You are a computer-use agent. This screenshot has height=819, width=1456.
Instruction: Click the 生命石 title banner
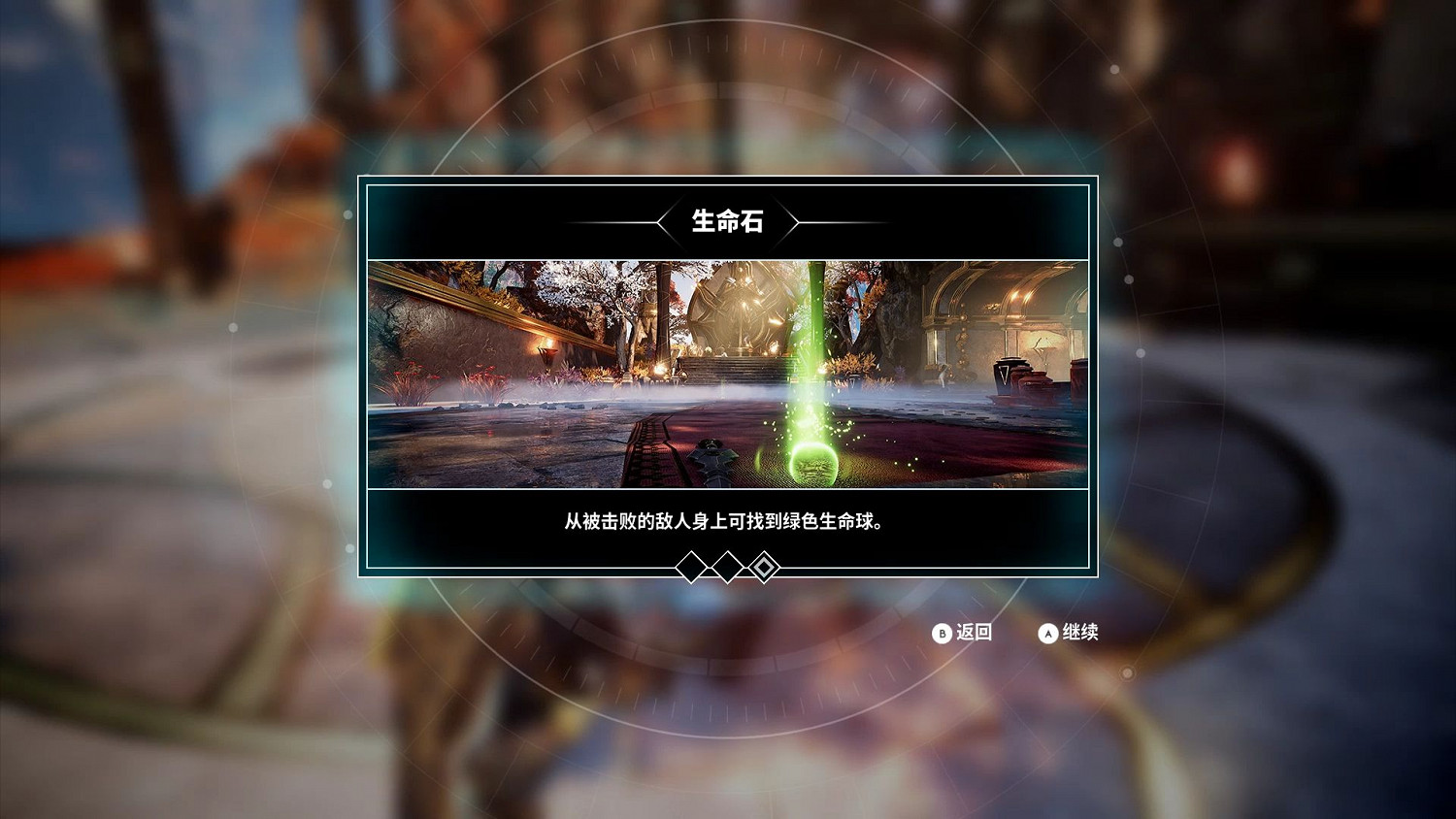point(728,221)
